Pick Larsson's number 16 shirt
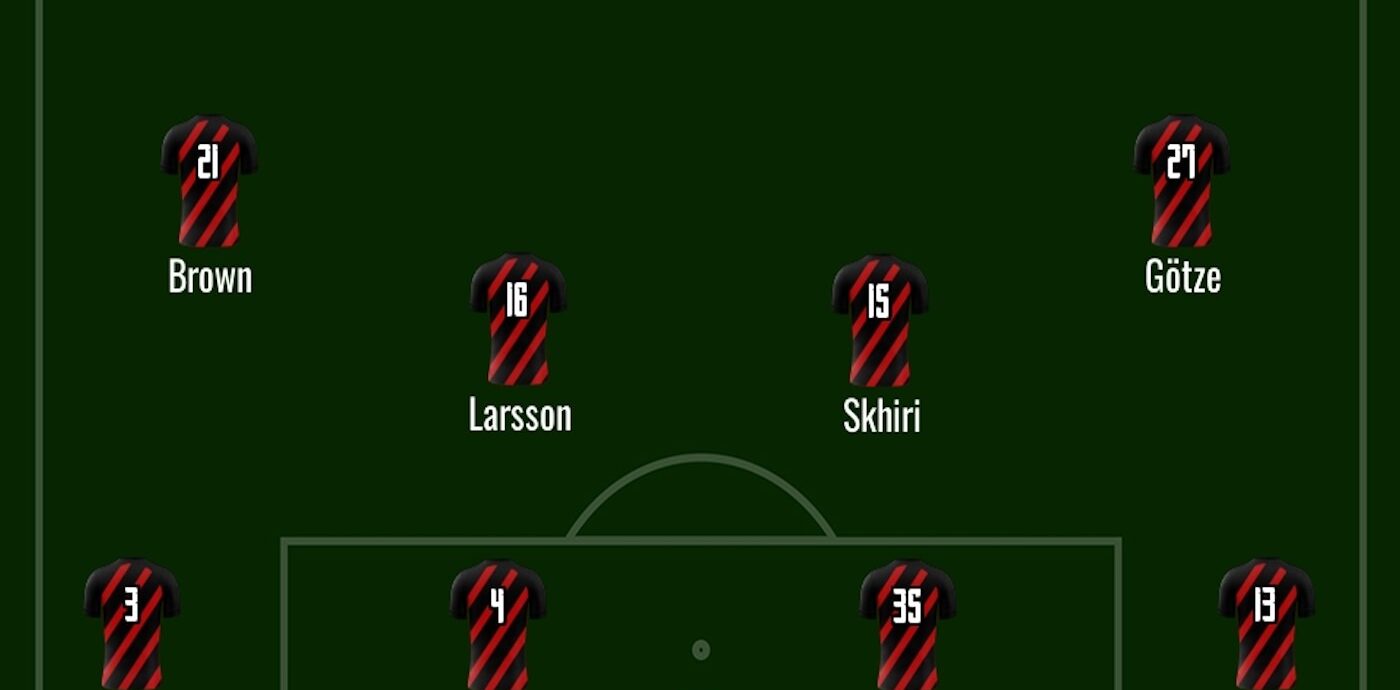 pos(518,319)
